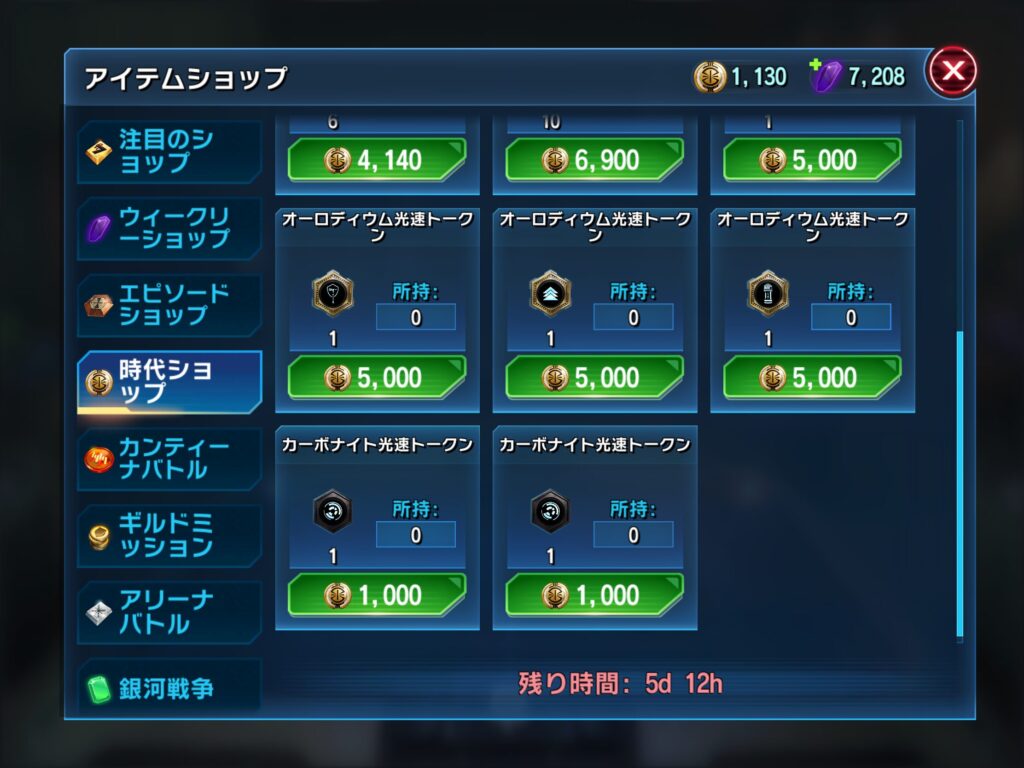Click the shop list scrollbar
1024x768 pixels.
click(x=960, y=485)
